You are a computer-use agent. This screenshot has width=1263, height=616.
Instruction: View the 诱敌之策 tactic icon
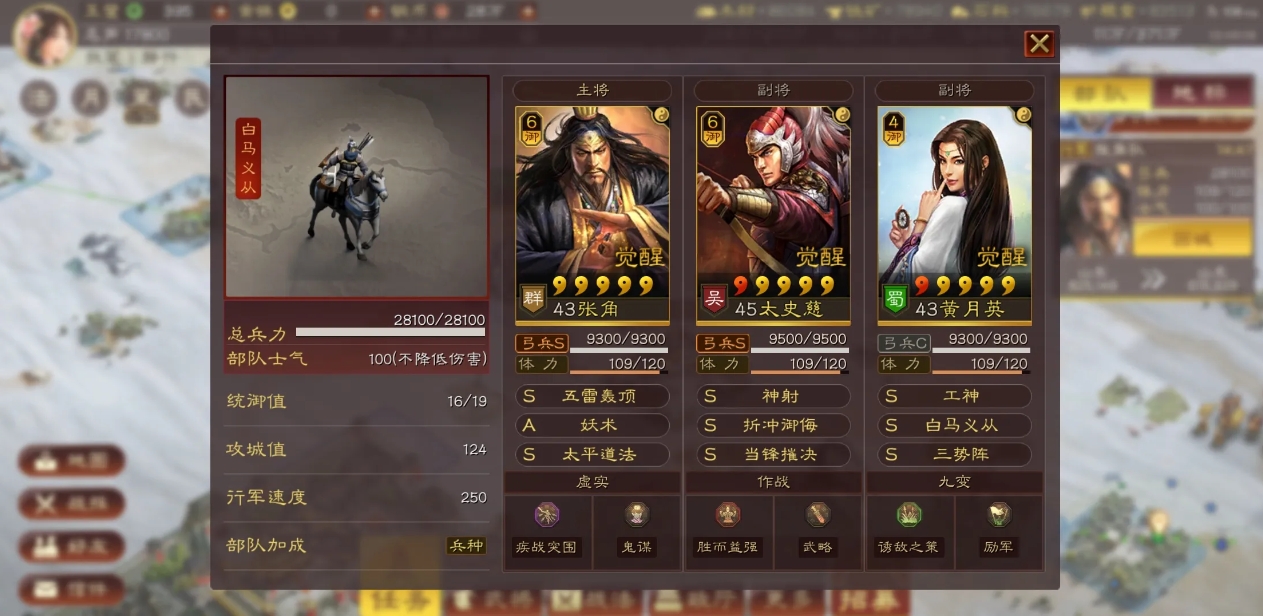909,515
